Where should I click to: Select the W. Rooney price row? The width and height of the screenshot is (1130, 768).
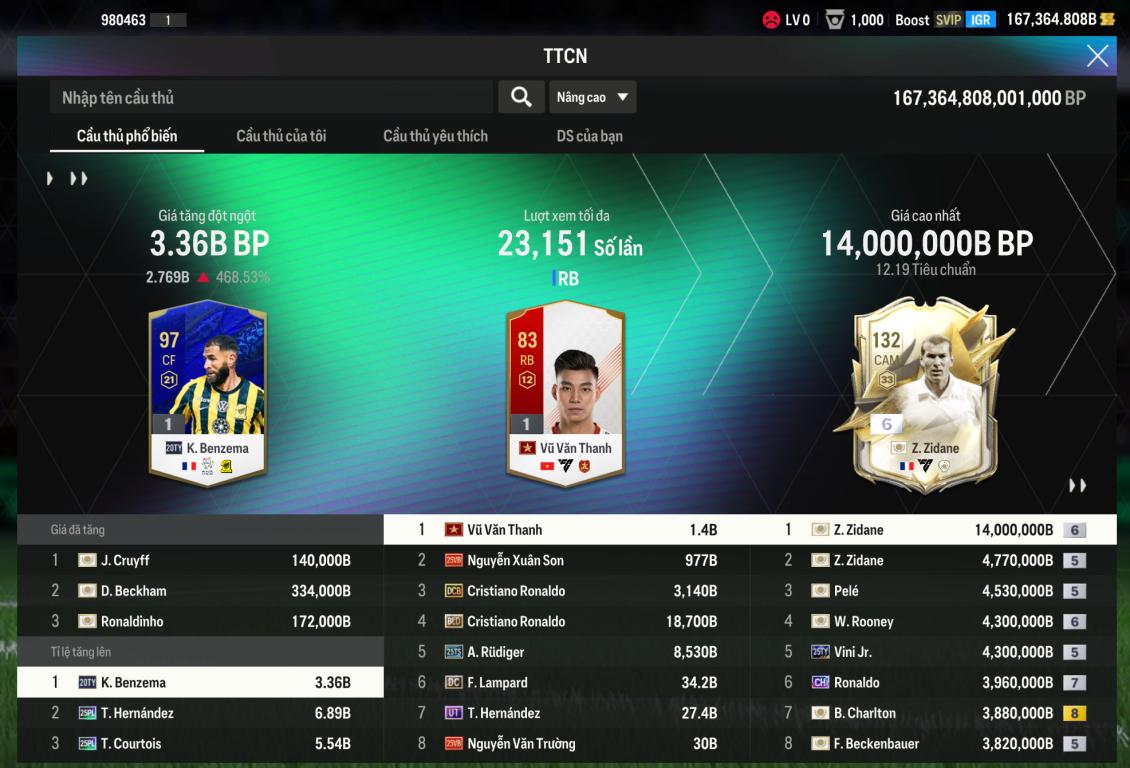(933, 621)
